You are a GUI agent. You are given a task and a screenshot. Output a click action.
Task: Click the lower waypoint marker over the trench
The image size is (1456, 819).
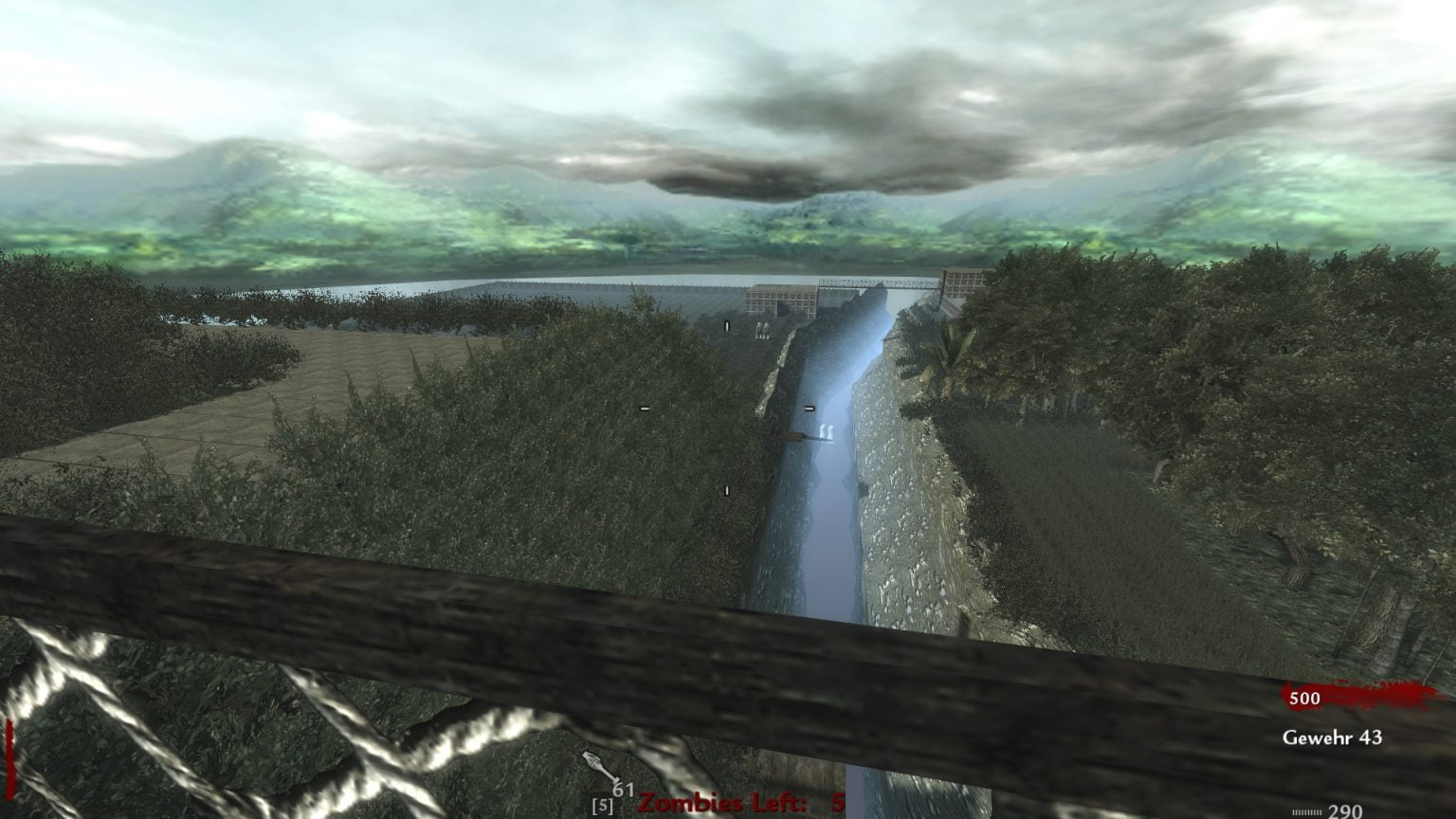tap(726, 489)
